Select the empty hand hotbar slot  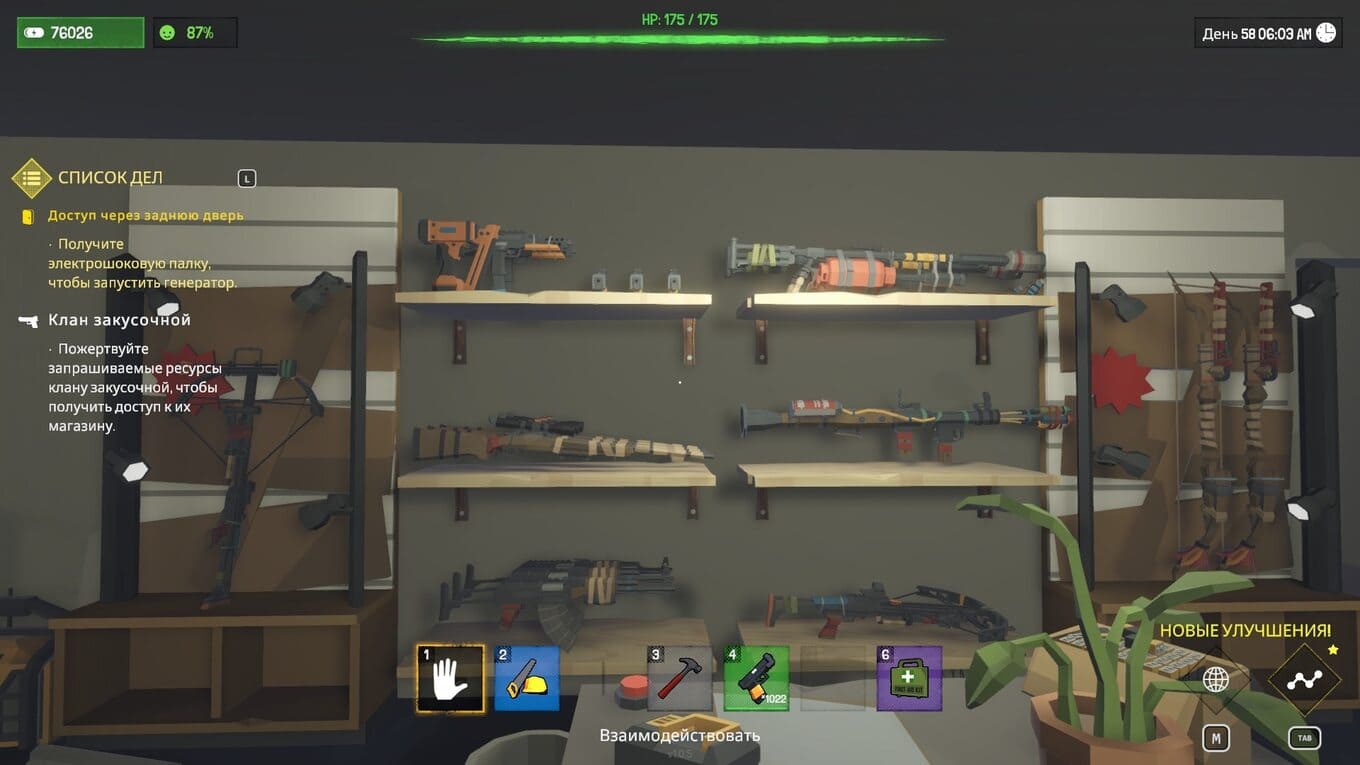pyautogui.click(x=450, y=678)
